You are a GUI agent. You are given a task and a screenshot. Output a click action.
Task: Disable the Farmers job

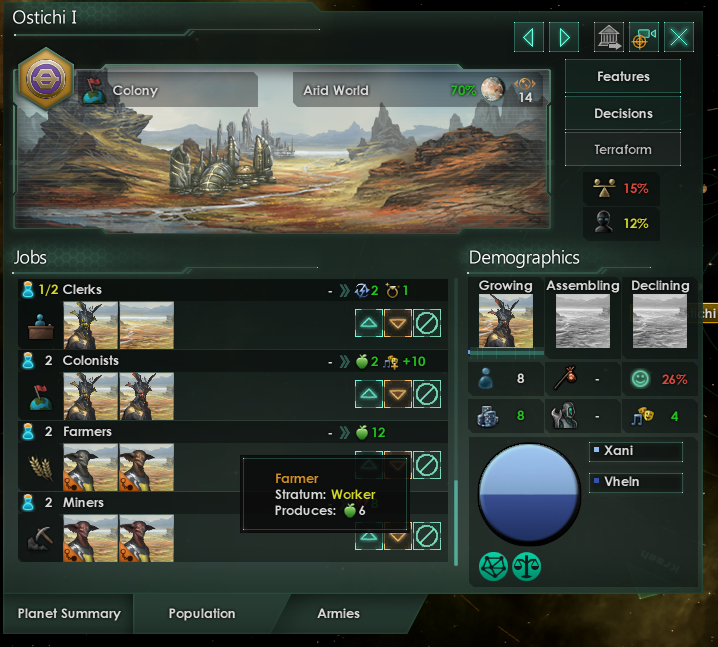click(427, 465)
